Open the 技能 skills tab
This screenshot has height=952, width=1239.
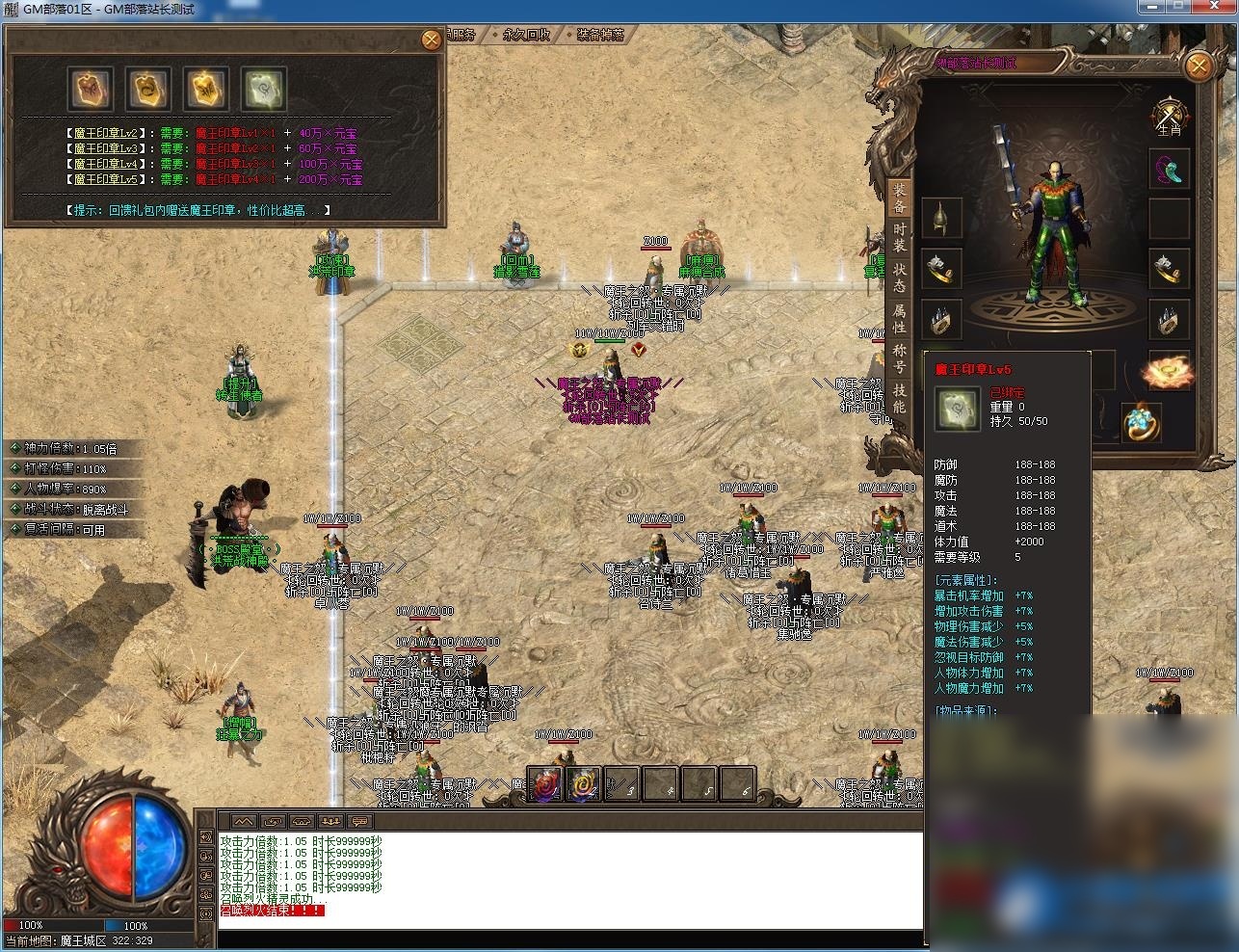899,398
